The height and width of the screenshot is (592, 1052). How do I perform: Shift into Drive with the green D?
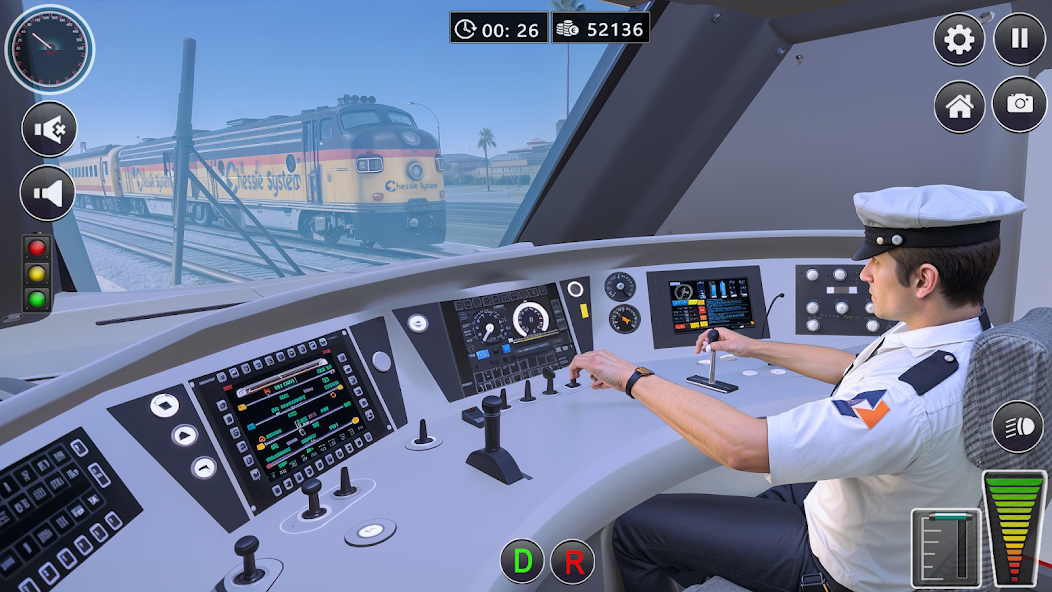click(521, 561)
